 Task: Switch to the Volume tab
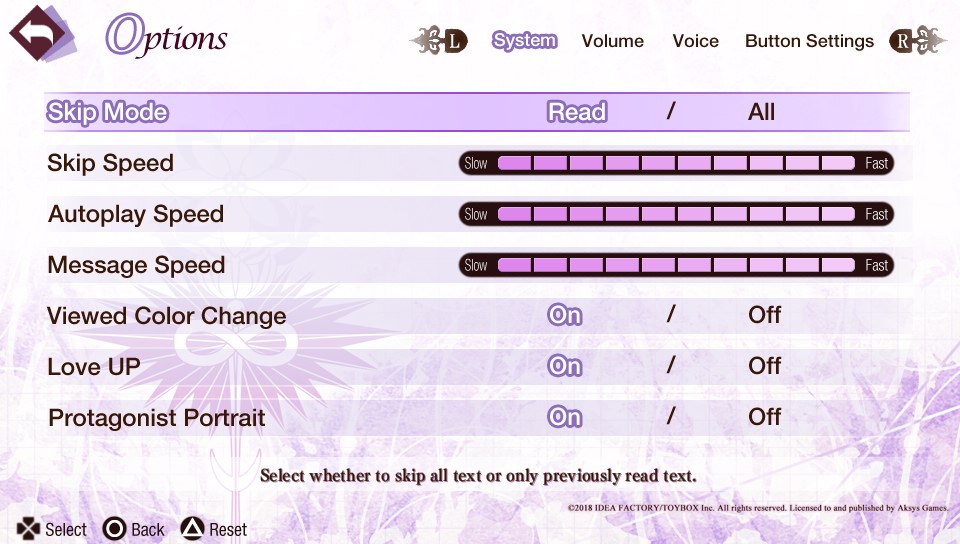tap(612, 41)
